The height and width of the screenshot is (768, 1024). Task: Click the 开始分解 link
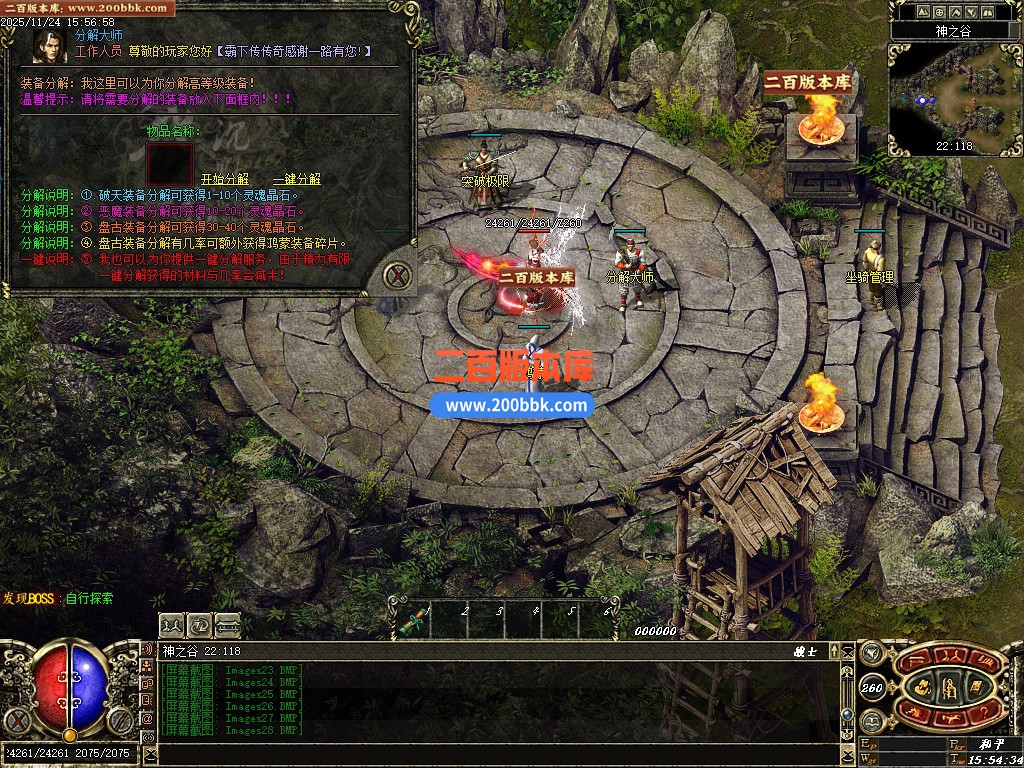224,179
